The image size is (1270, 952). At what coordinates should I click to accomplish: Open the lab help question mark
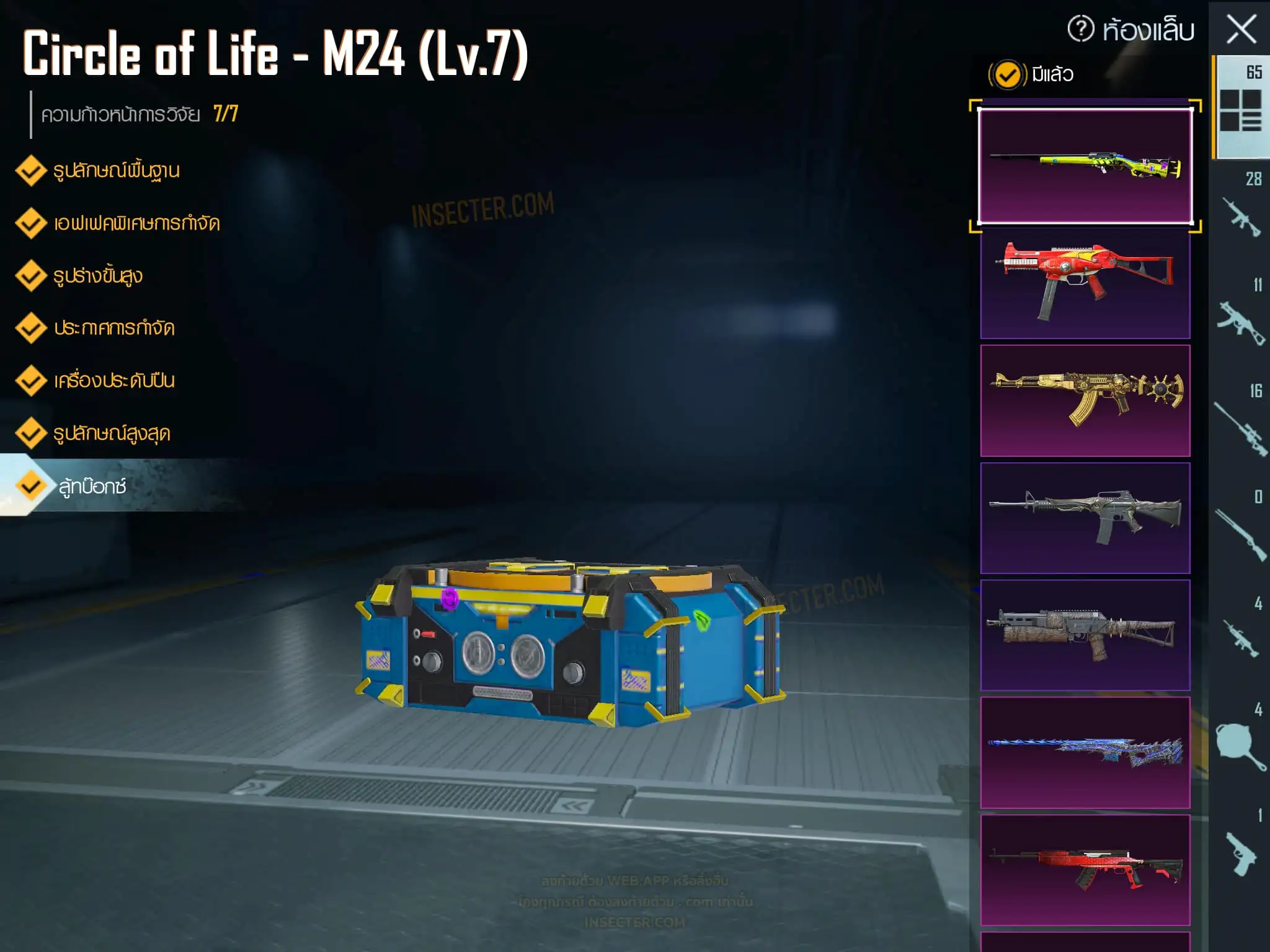click(1080, 29)
